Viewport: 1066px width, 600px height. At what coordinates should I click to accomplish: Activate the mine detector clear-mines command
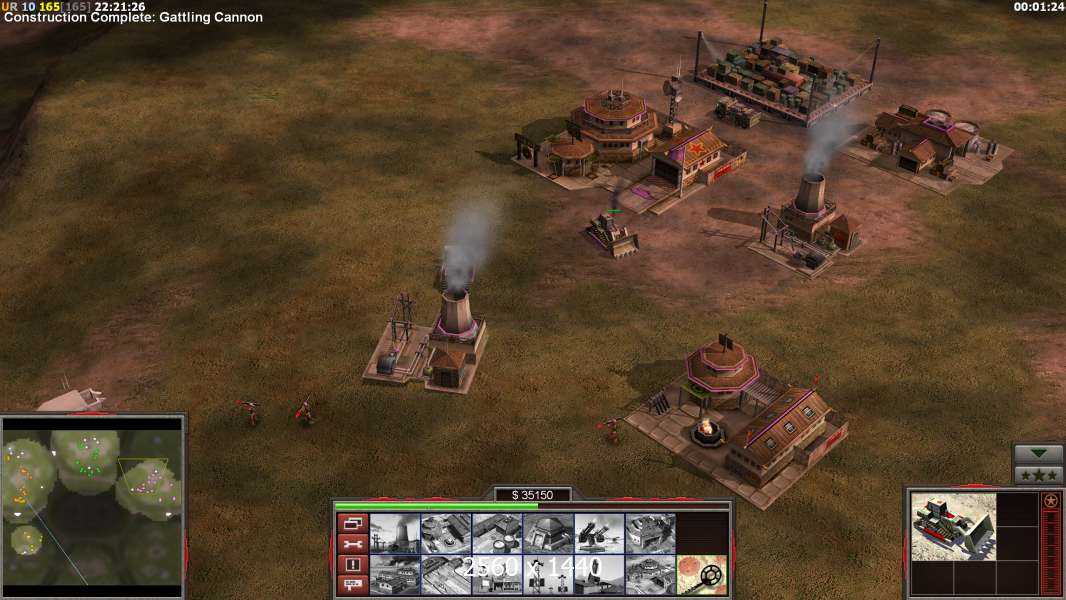click(x=701, y=574)
